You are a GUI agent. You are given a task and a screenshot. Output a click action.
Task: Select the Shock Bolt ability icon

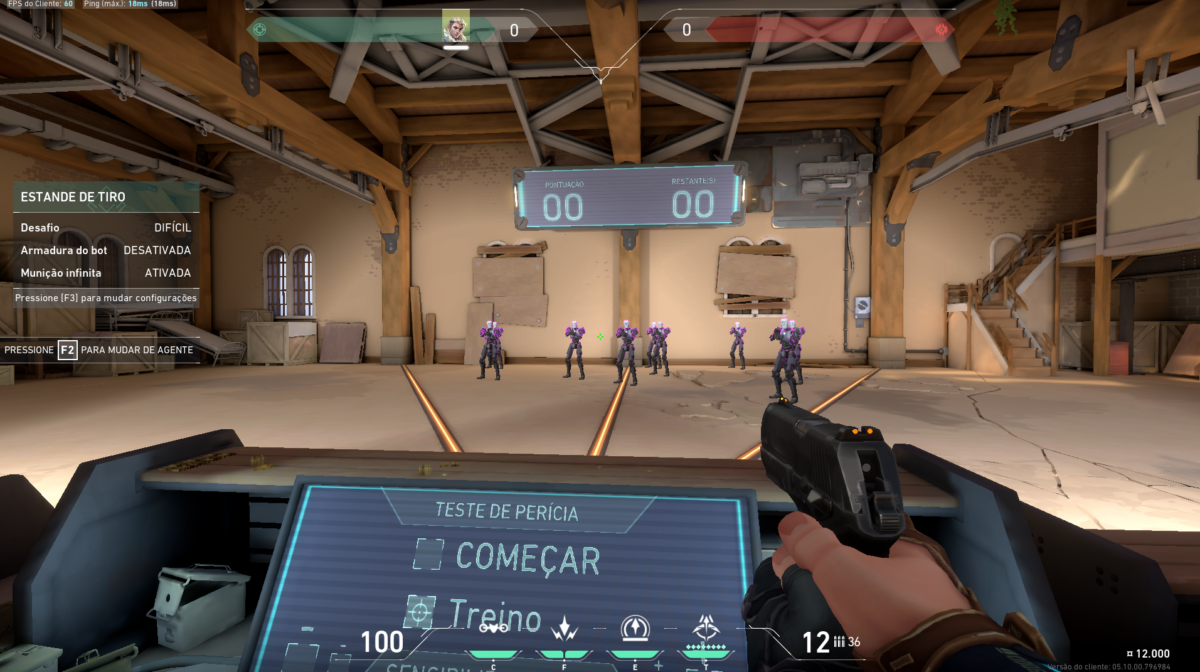coord(562,629)
